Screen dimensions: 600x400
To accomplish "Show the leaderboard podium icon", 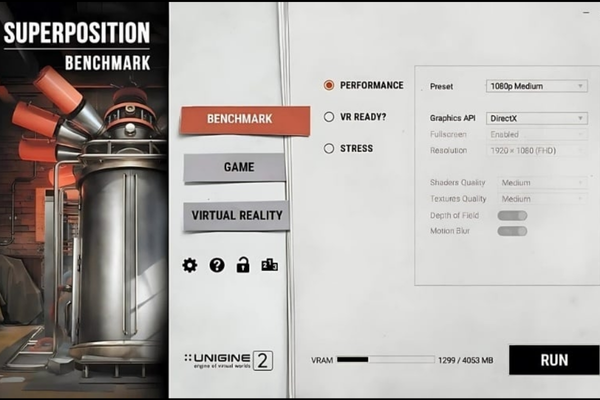I will [x=268, y=265].
